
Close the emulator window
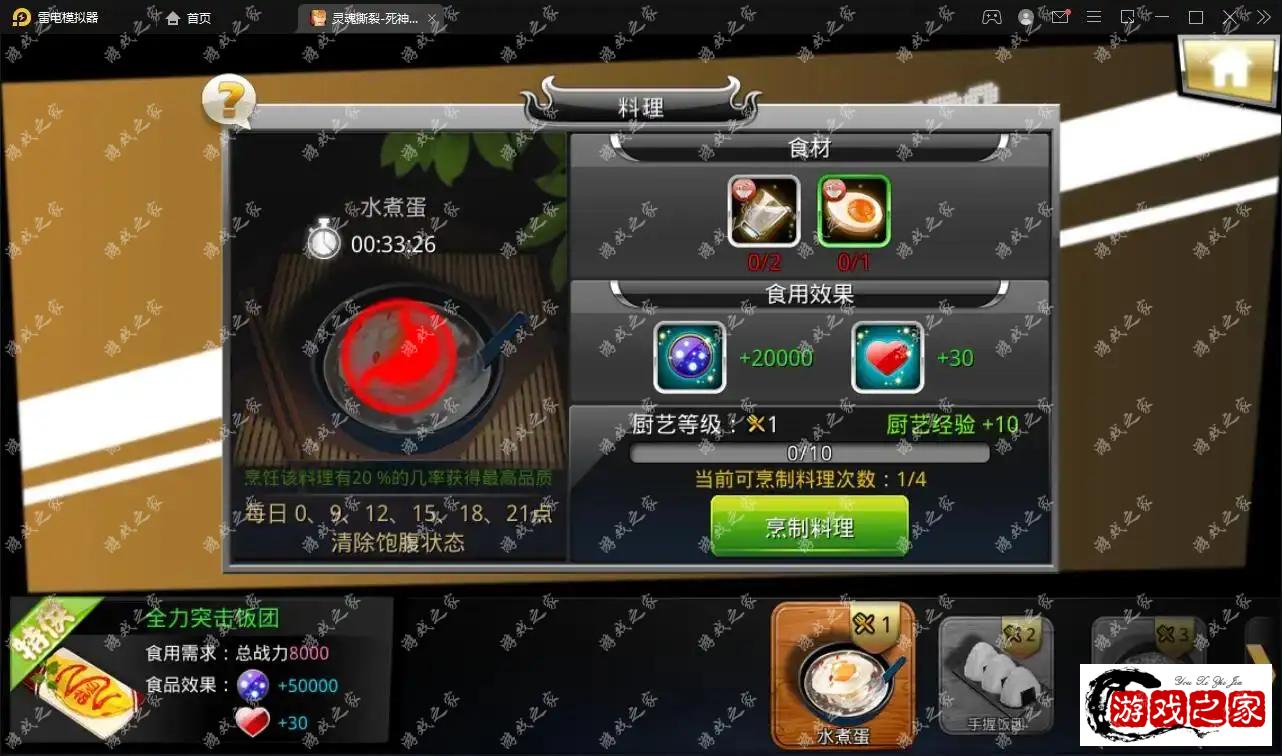pos(1230,18)
